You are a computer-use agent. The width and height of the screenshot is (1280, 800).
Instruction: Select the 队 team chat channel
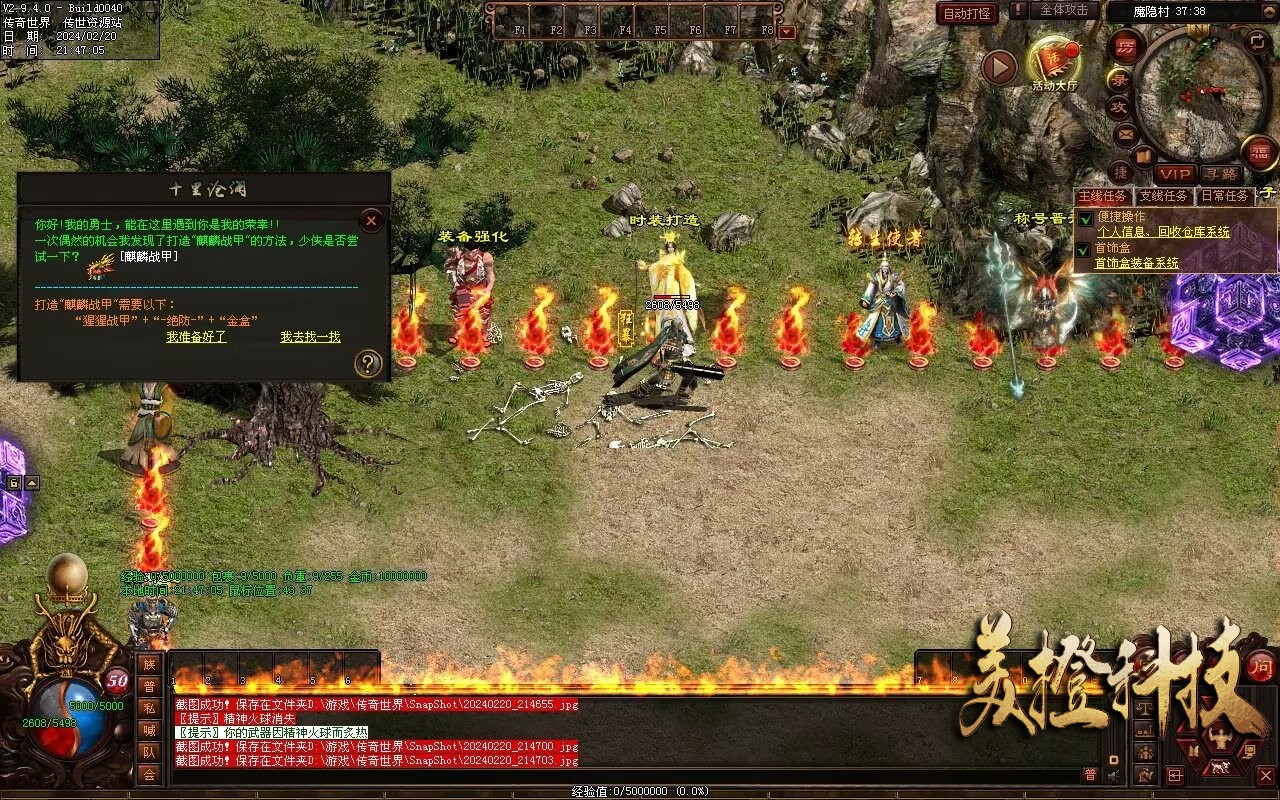[149, 752]
